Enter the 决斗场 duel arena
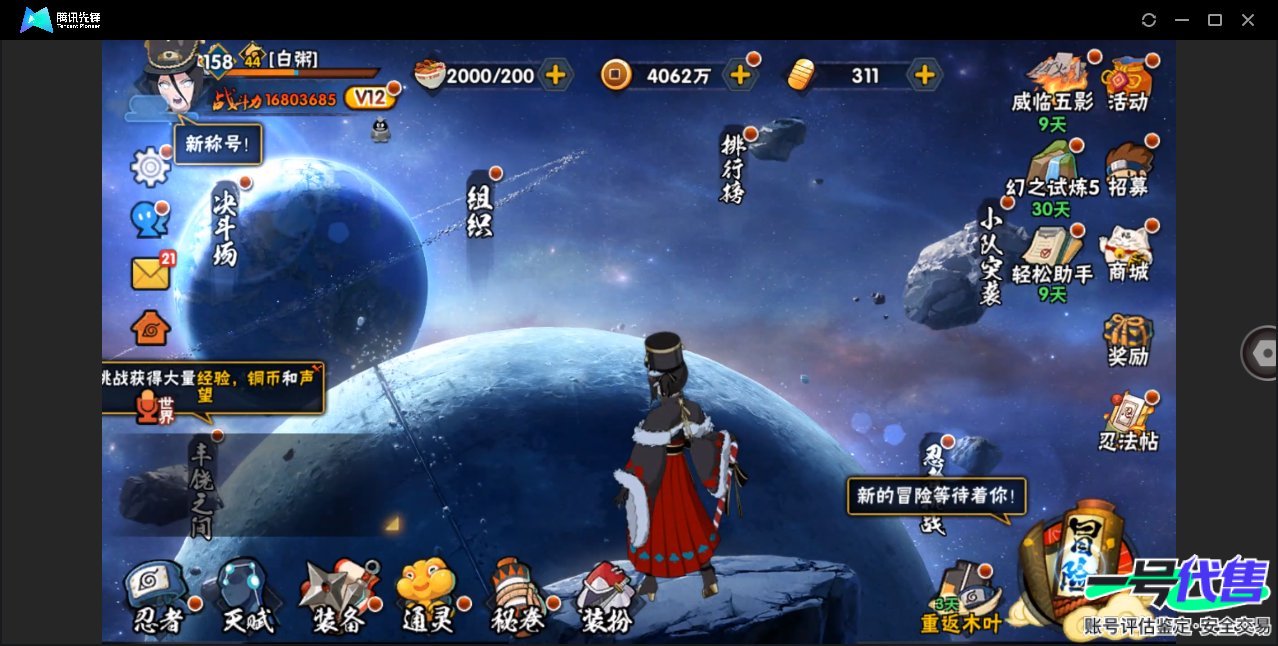 (x=225, y=227)
